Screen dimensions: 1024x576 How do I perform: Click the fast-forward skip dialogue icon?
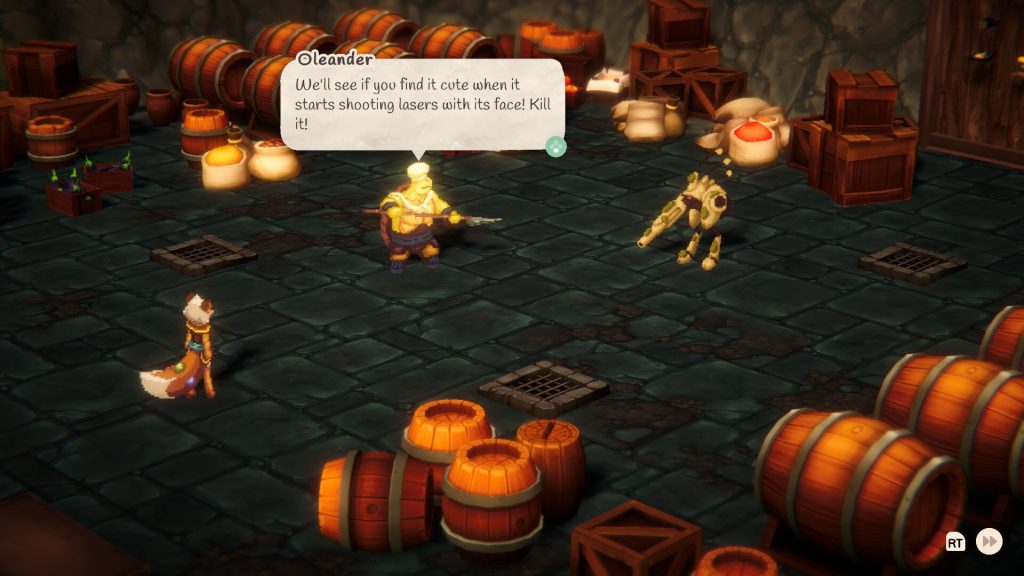tap(989, 541)
